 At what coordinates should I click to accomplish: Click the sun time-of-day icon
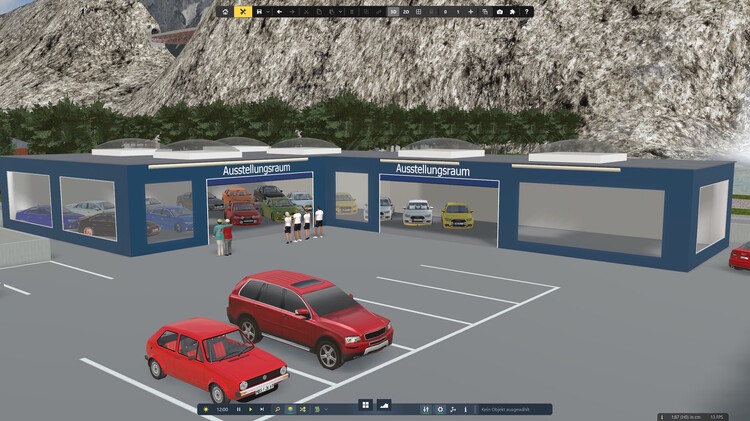(206, 409)
